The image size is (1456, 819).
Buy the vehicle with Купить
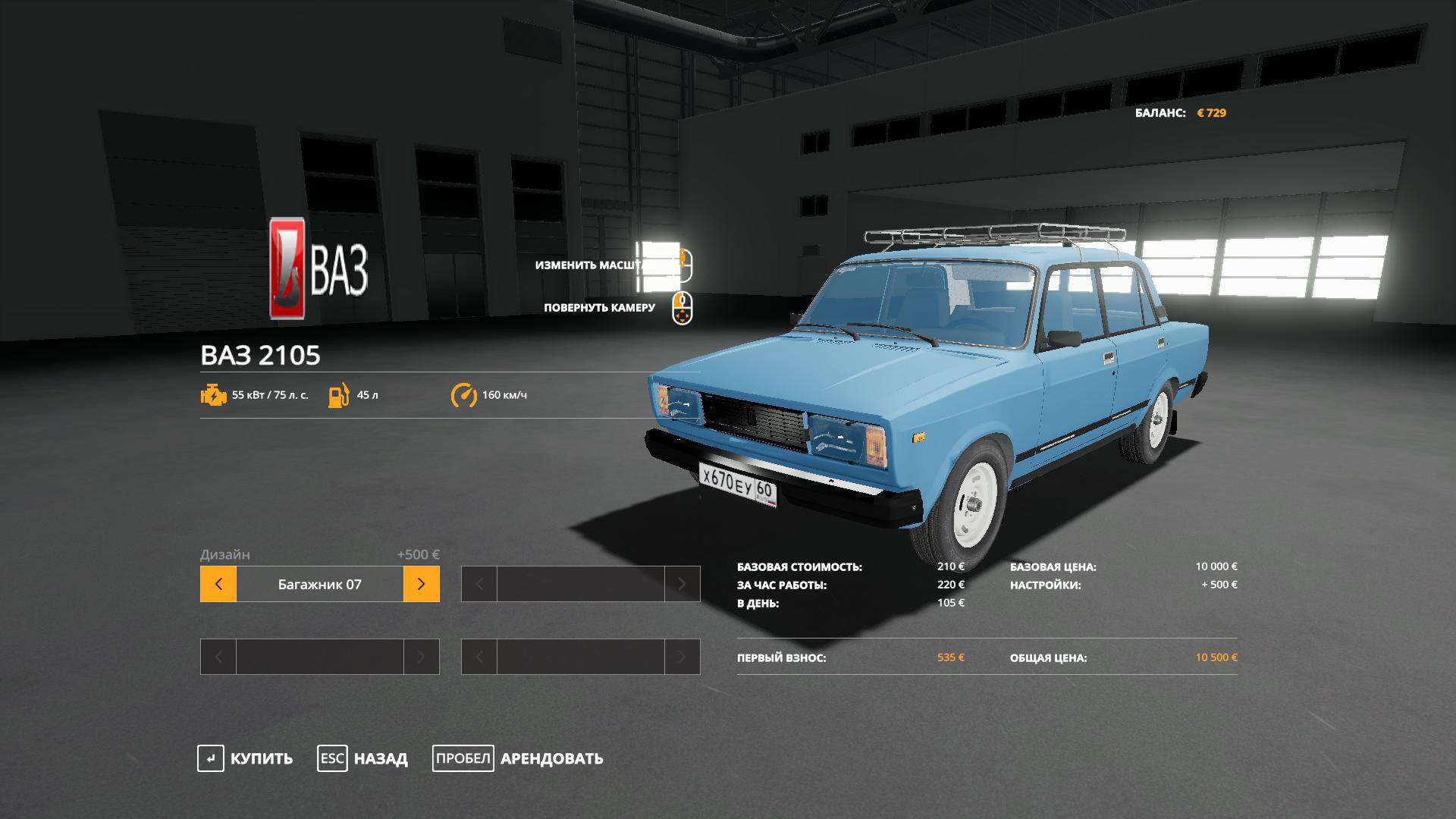pyautogui.click(x=246, y=758)
